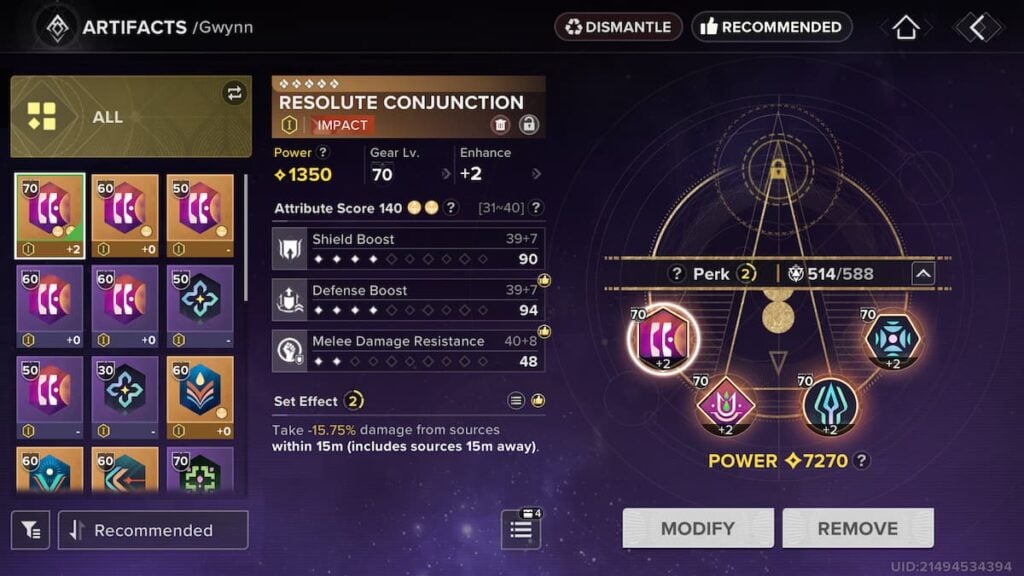Open the artifact filter options

click(x=30, y=530)
